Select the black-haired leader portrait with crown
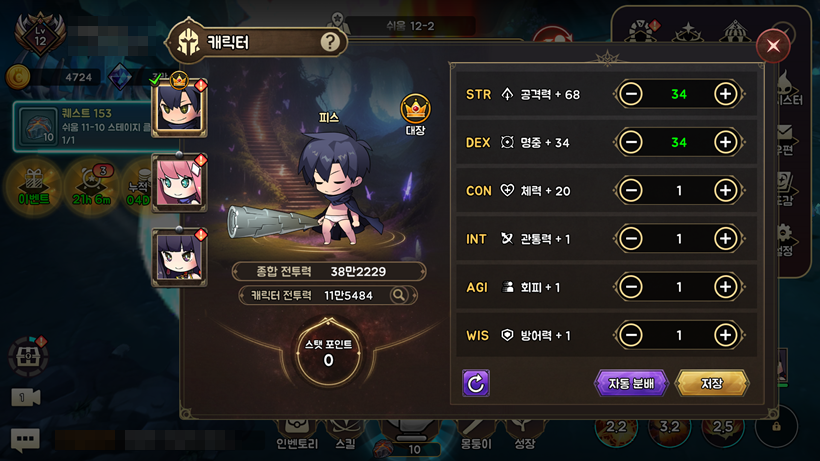 (x=179, y=106)
